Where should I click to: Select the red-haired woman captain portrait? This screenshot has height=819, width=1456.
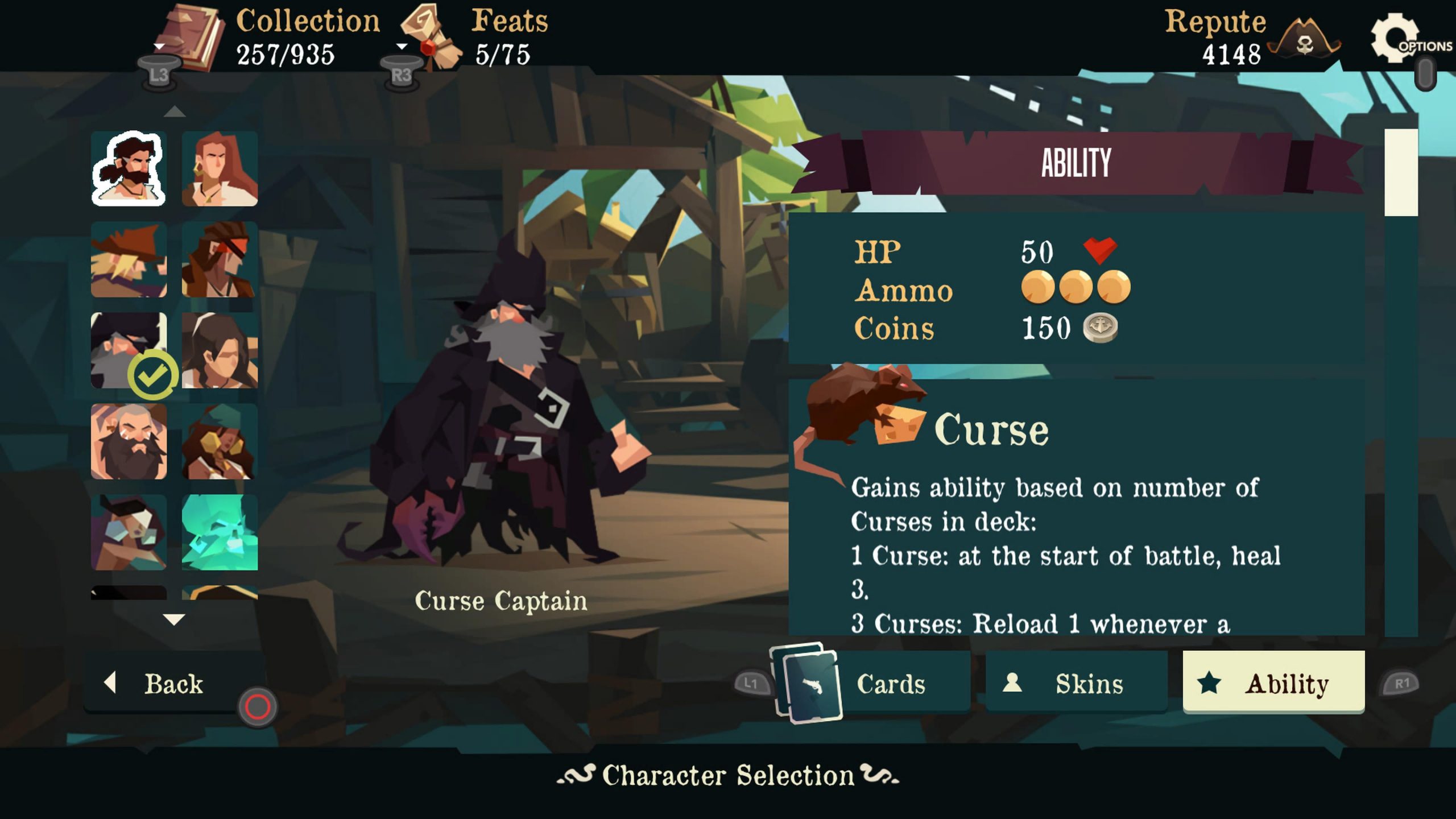point(220,169)
